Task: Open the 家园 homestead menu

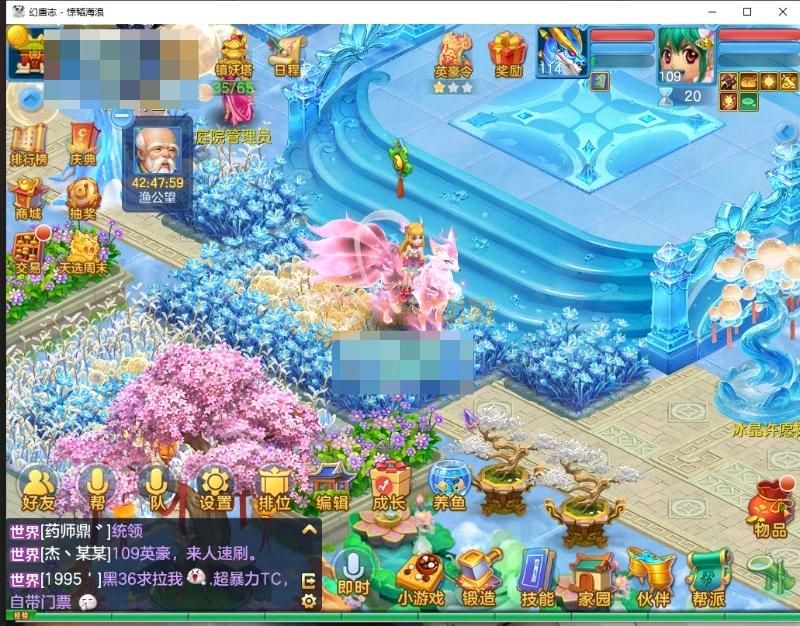Action: (595, 578)
